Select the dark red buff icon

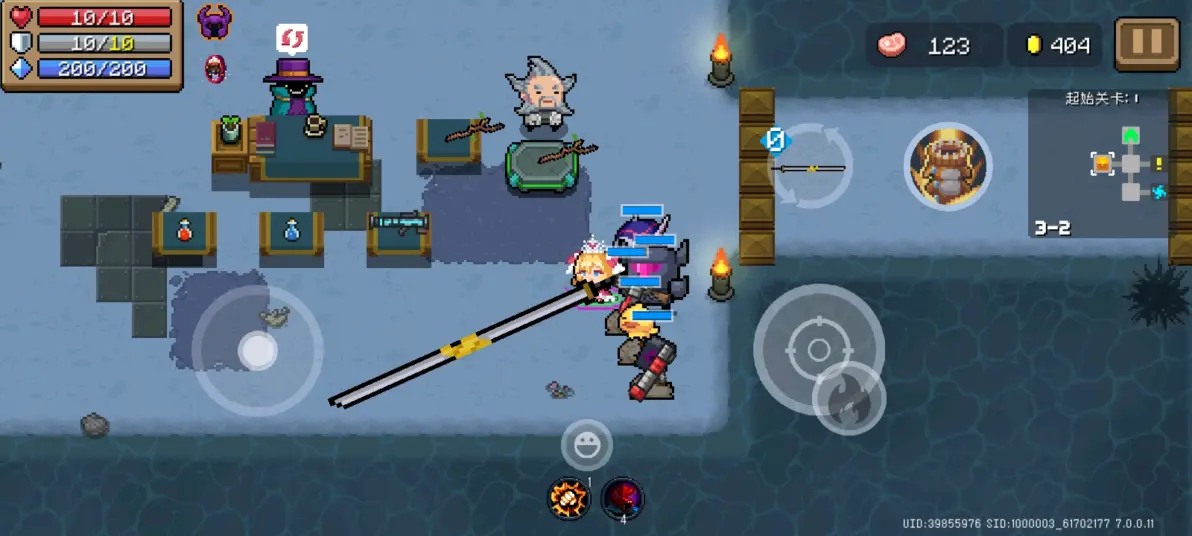[x=622, y=498]
